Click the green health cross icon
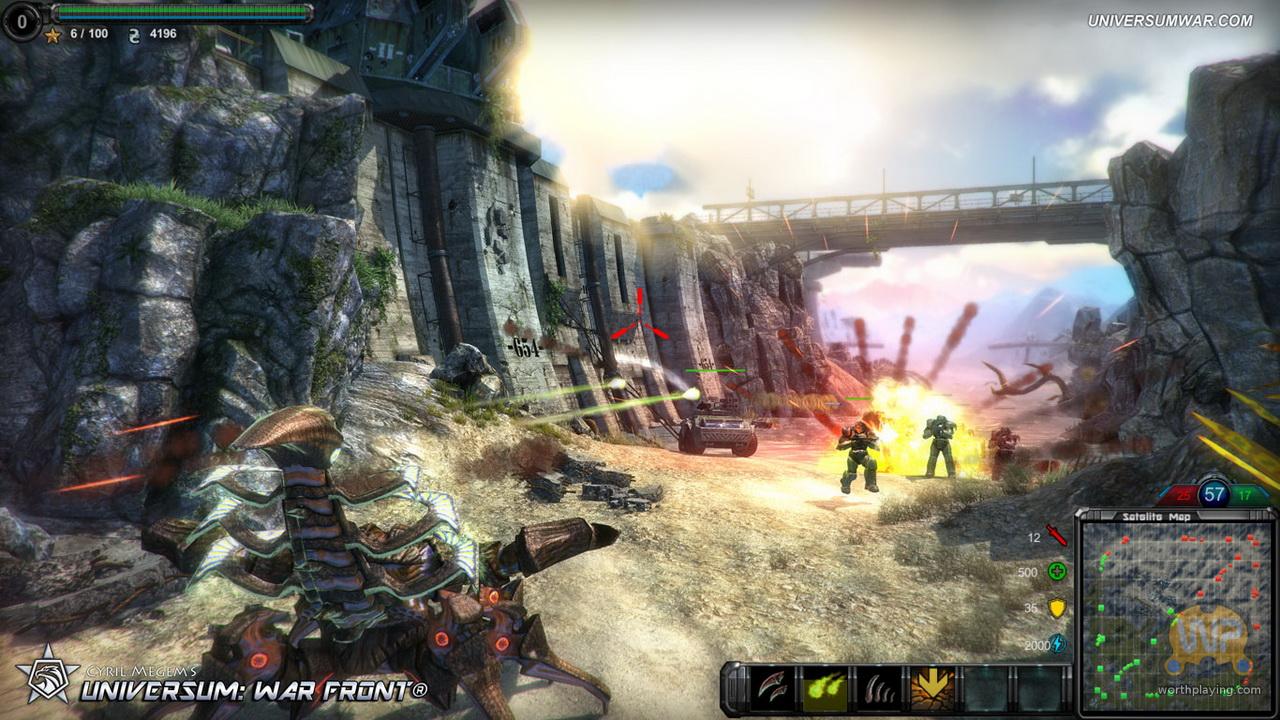The width and height of the screenshot is (1280, 720). pyautogui.click(x=1057, y=572)
